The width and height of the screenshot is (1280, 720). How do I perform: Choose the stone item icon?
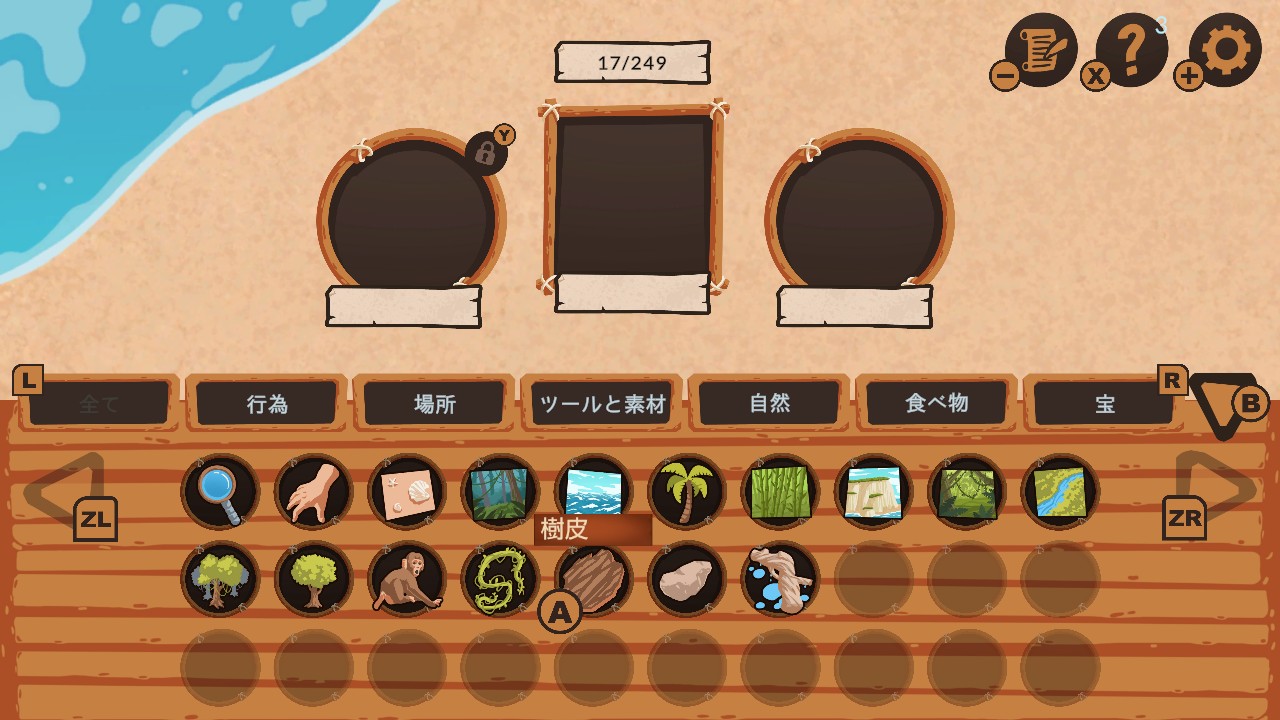(x=686, y=578)
